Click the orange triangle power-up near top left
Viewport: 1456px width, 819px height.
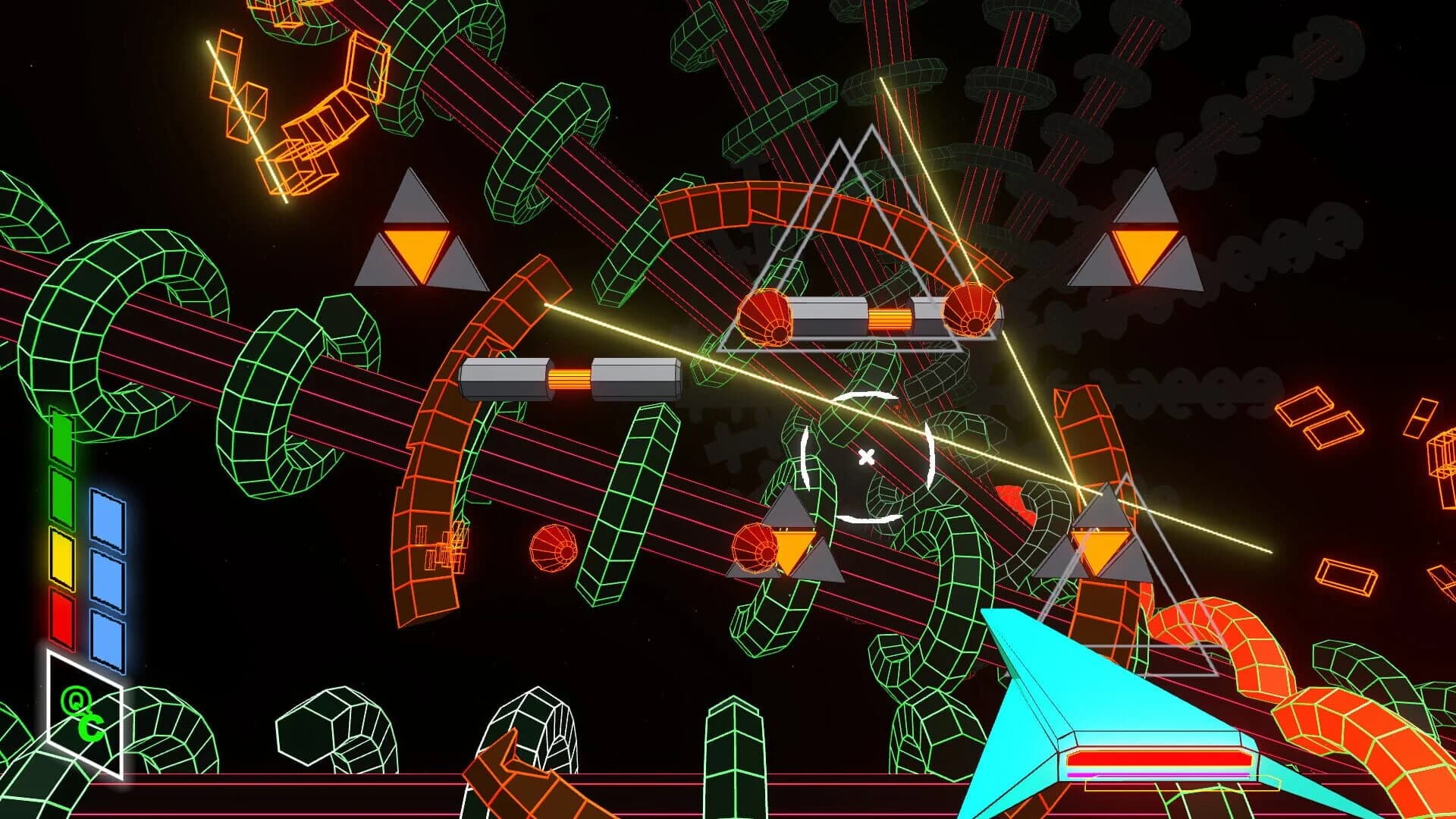pyautogui.click(x=416, y=250)
